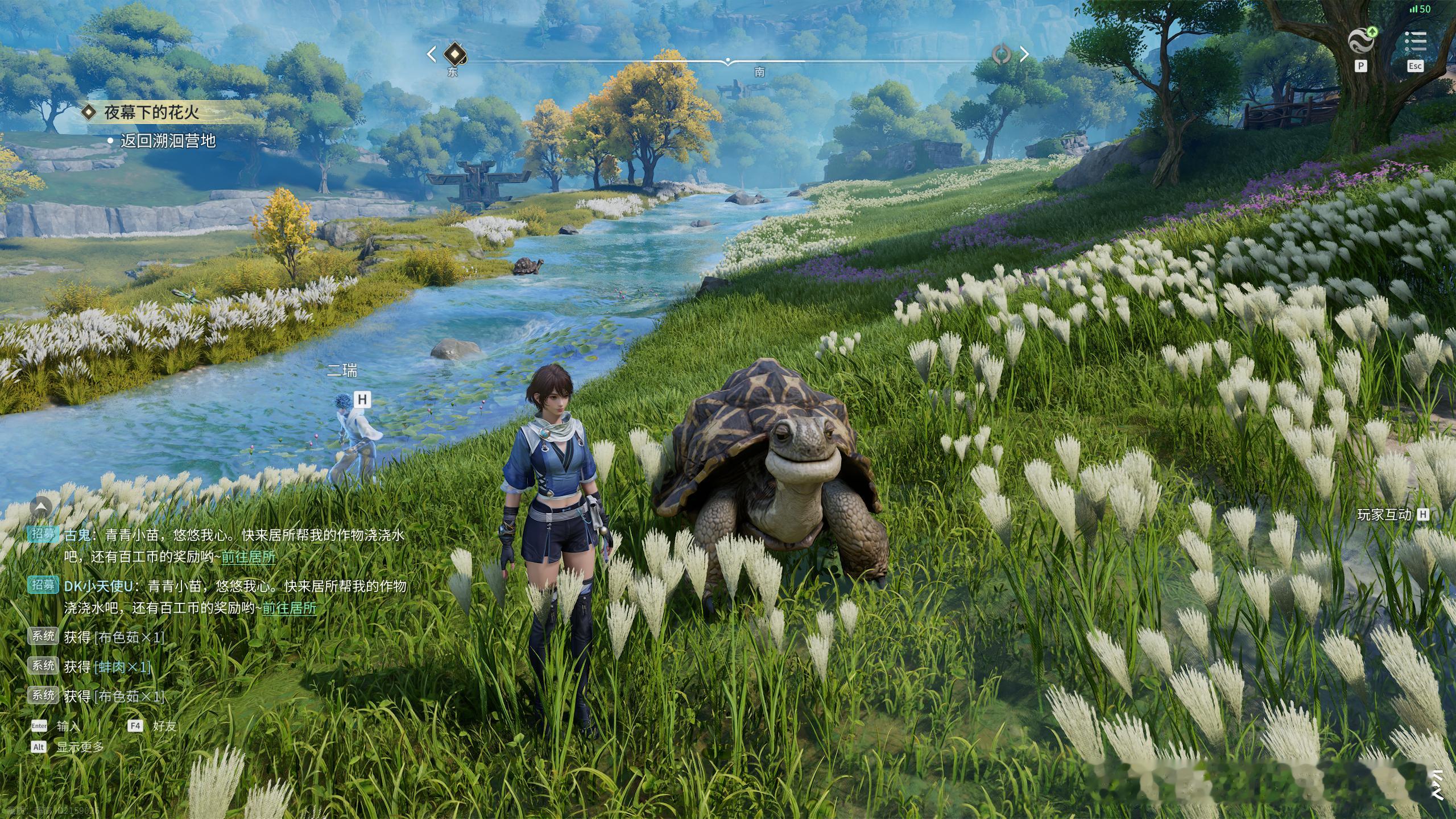
Task: Open the swirl icon with the green upgrade arrow
Action: pos(1362,41)
